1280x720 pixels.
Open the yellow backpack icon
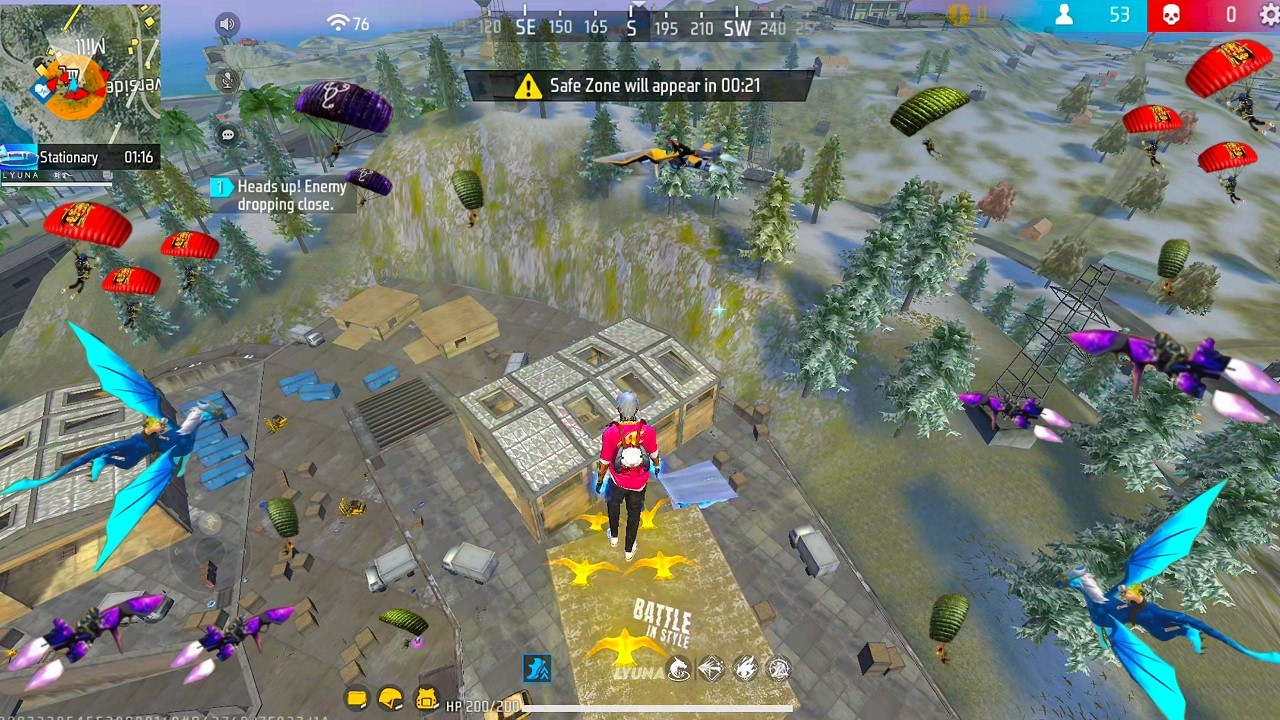[427, 699]
